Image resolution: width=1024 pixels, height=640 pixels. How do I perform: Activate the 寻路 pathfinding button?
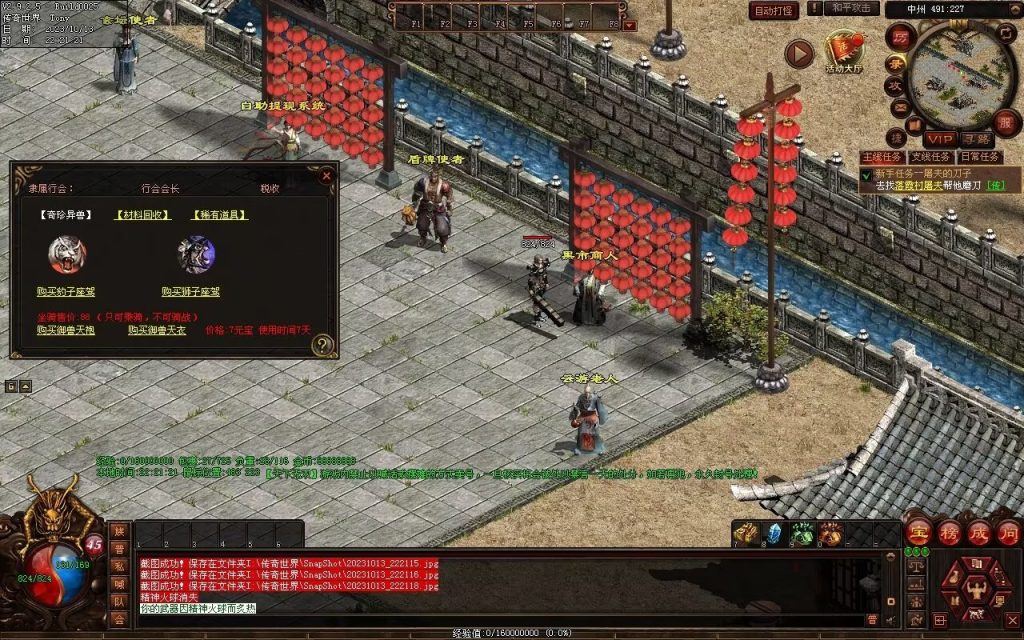(x=975, y=139)
